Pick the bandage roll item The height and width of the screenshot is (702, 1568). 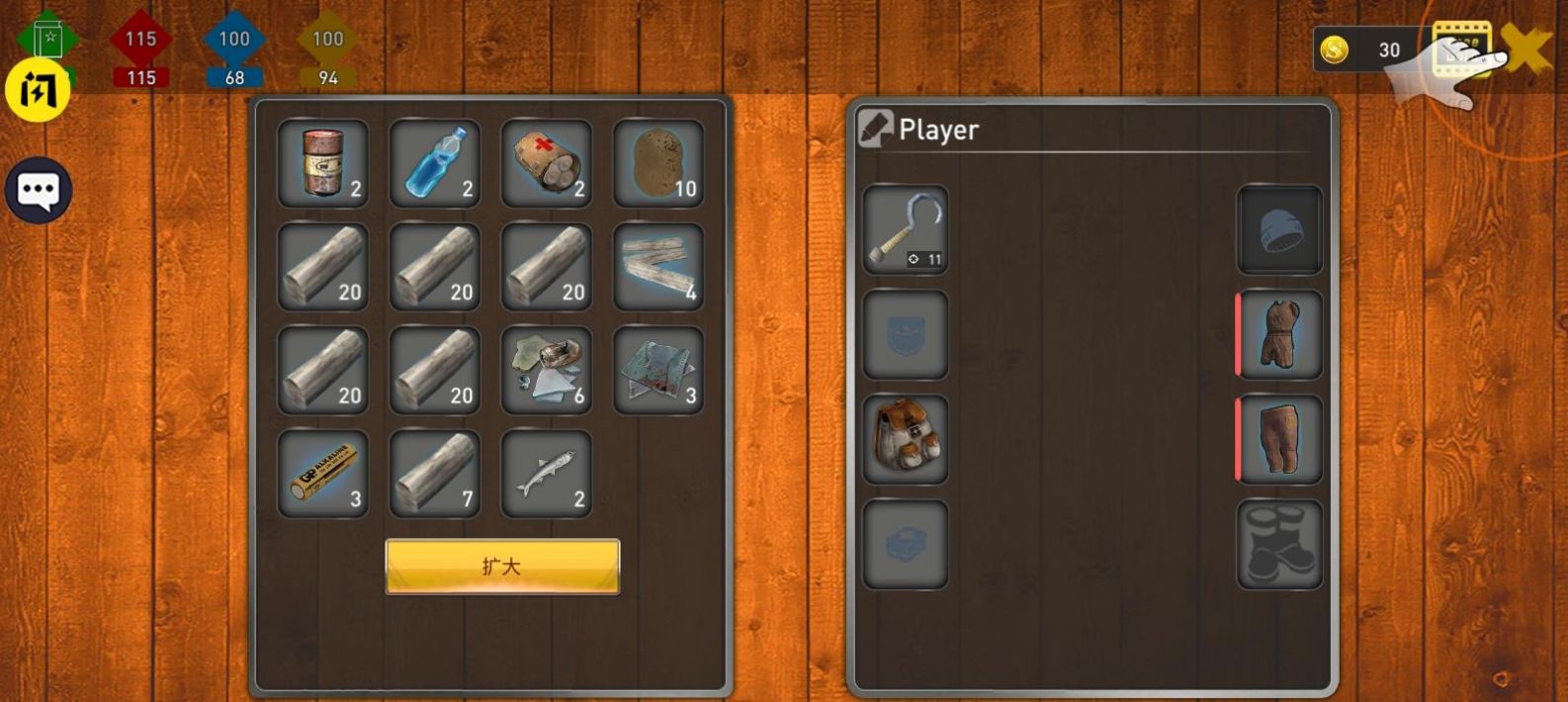coord(547,163)
